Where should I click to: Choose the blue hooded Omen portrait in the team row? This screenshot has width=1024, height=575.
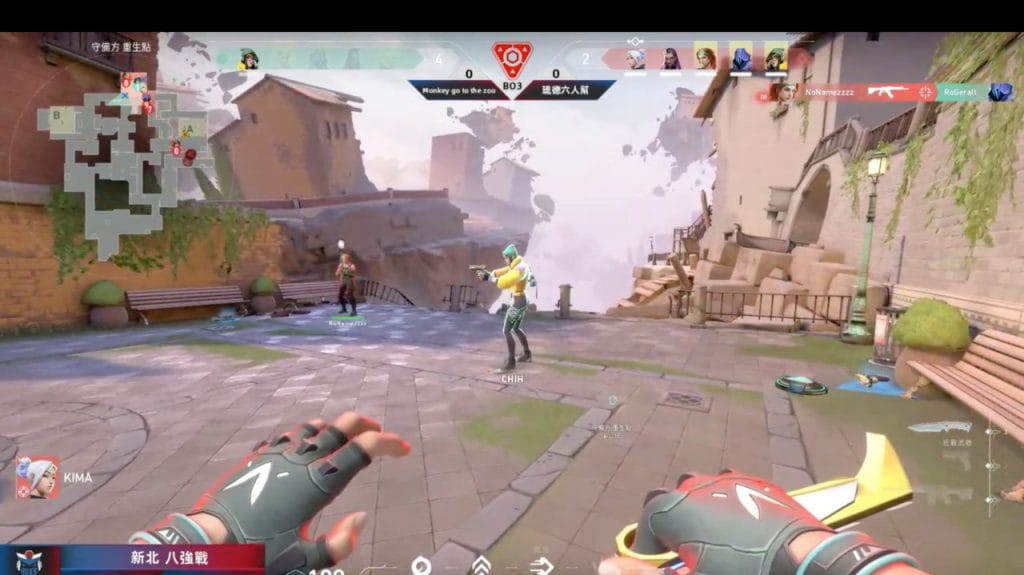point(741,59)
